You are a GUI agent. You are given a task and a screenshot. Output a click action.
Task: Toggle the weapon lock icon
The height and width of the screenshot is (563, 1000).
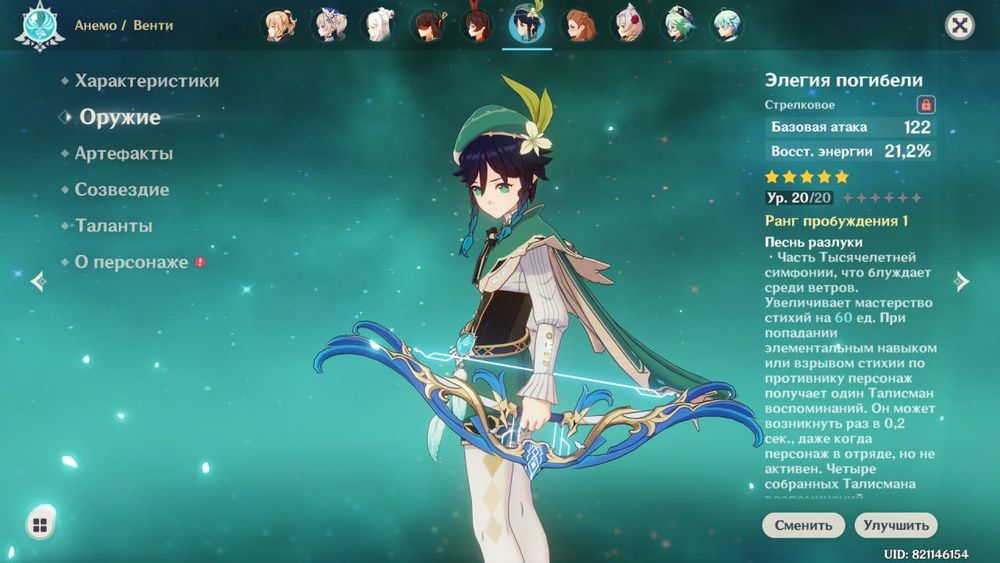pos(926,104)
